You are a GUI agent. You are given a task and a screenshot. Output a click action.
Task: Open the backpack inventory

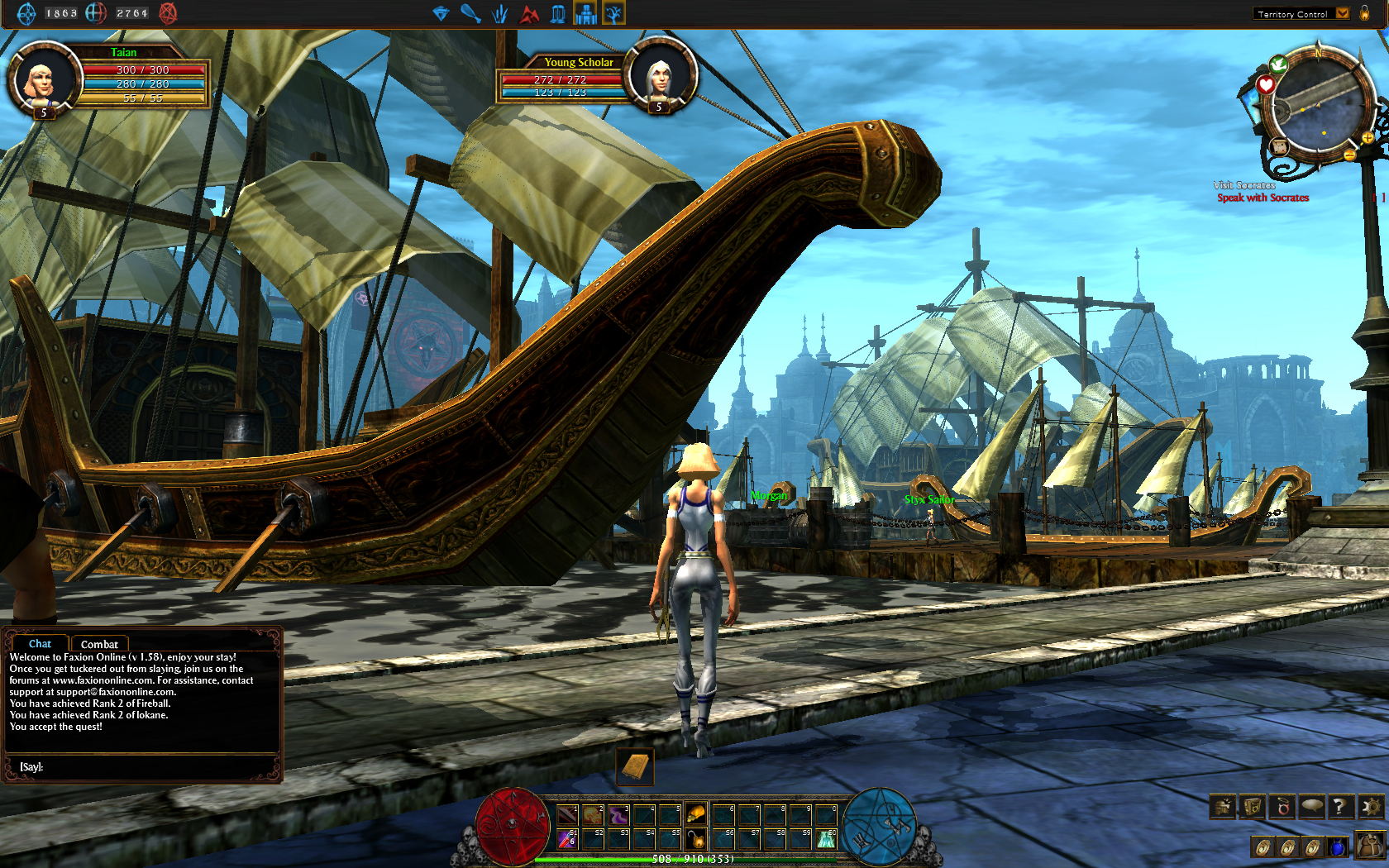click(x=1370, y=845)
